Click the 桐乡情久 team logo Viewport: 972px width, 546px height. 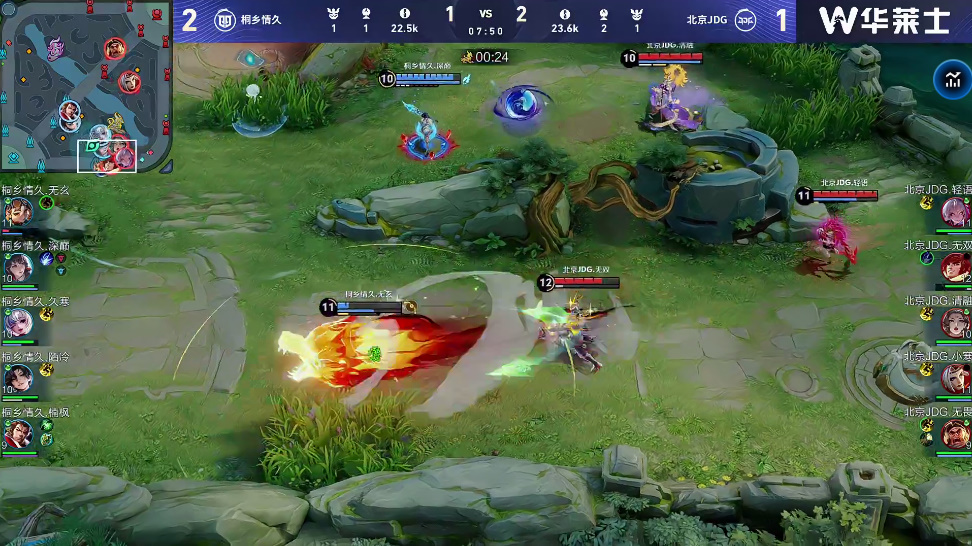click(225, 20)
